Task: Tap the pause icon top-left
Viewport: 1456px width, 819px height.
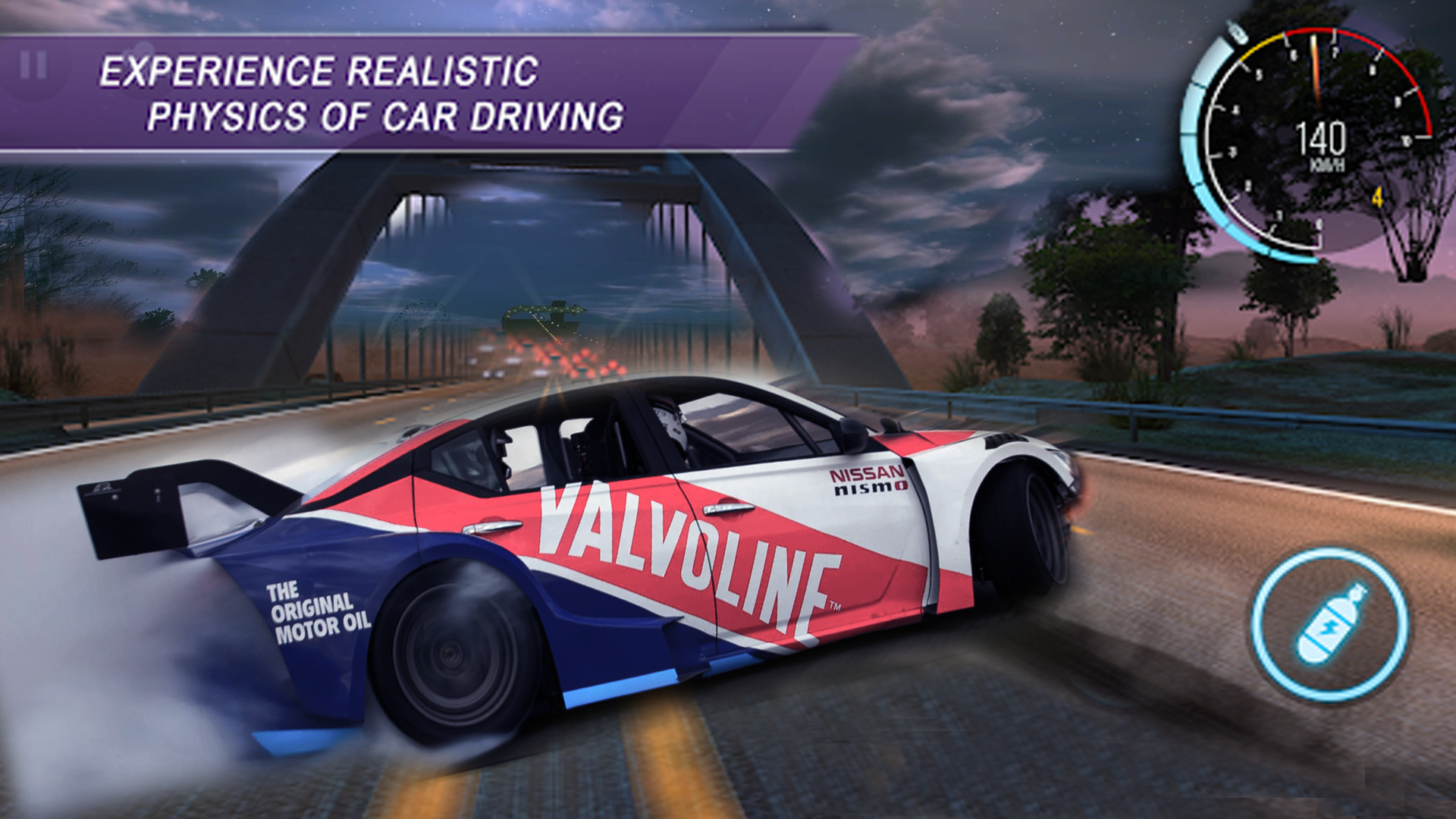Action: 32,64
